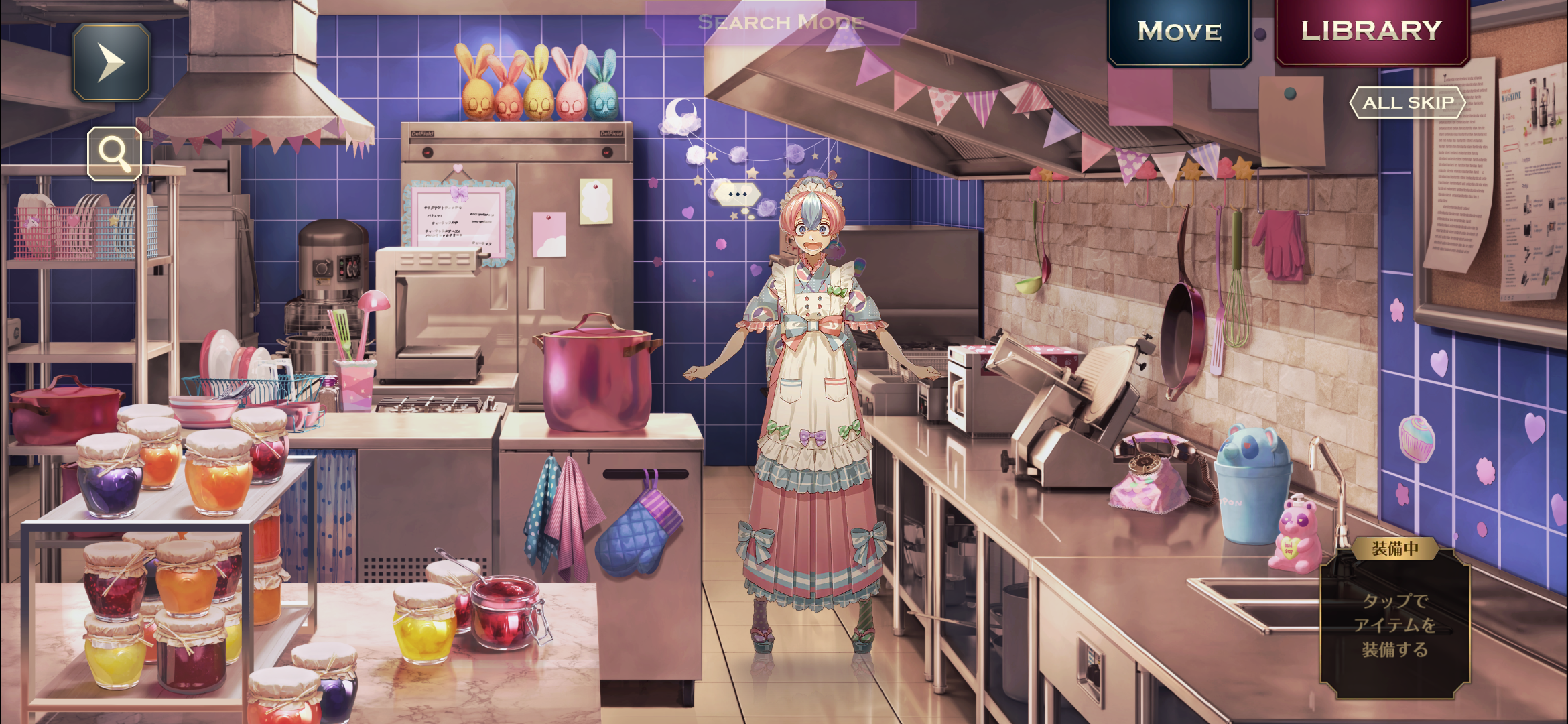Tap the All Skip button
This screenshot has width=1568, height=724.
(x=1408, y=103)
